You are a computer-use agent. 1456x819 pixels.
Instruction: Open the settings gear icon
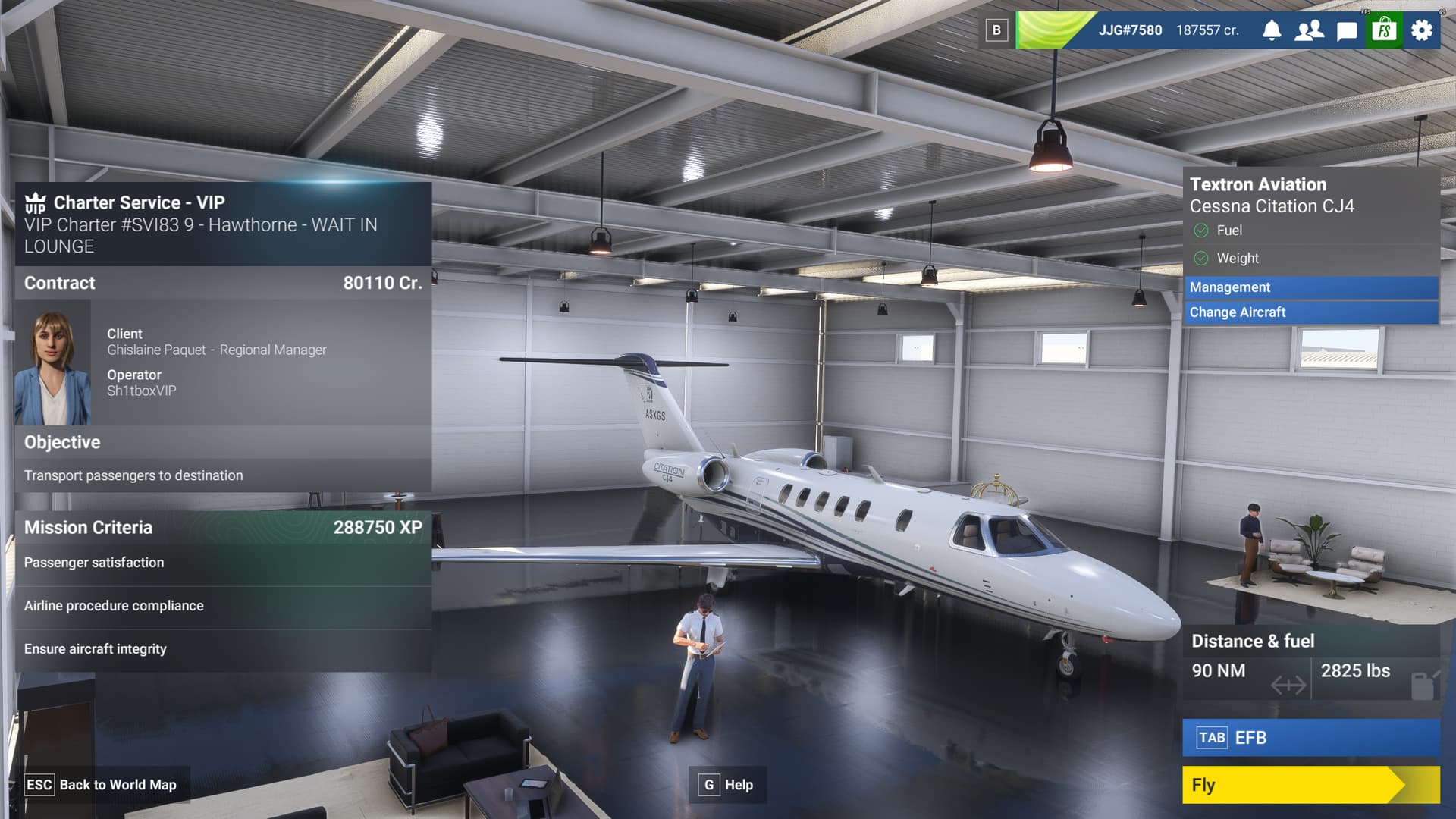click(x=1420, y=31)
